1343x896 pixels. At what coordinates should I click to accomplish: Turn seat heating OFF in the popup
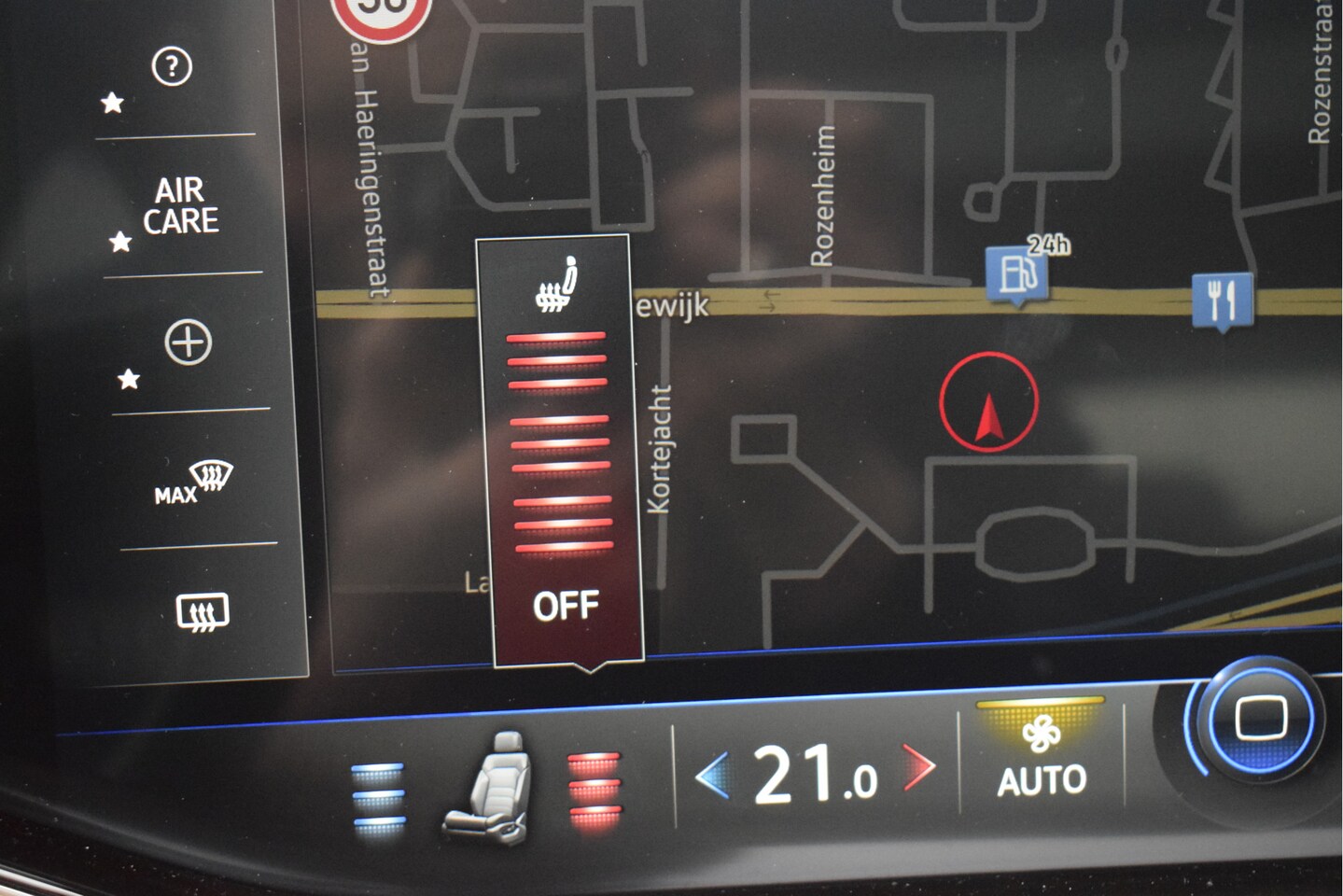click(567, 607)
